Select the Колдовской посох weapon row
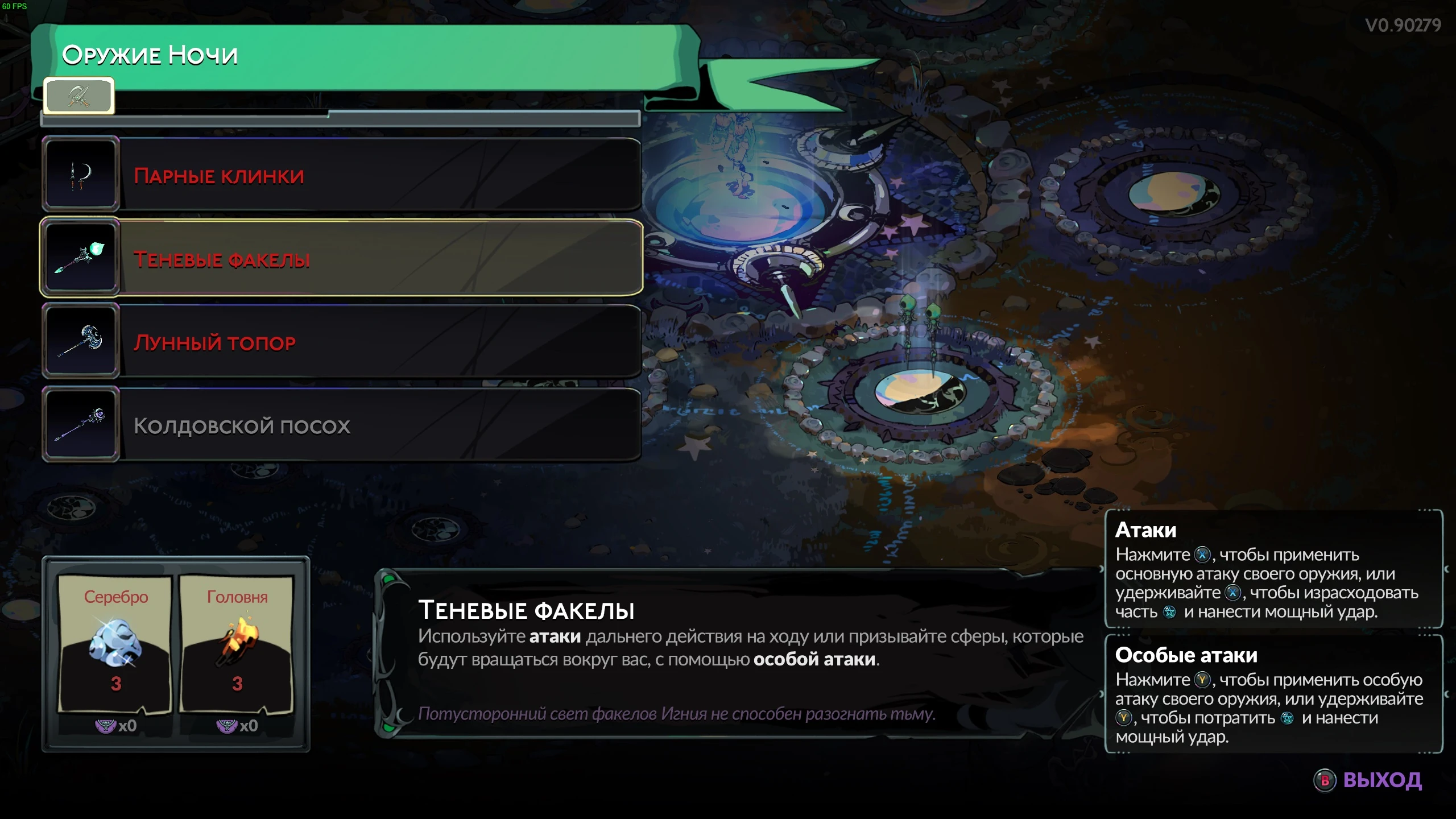 click(x=341, y=425)
